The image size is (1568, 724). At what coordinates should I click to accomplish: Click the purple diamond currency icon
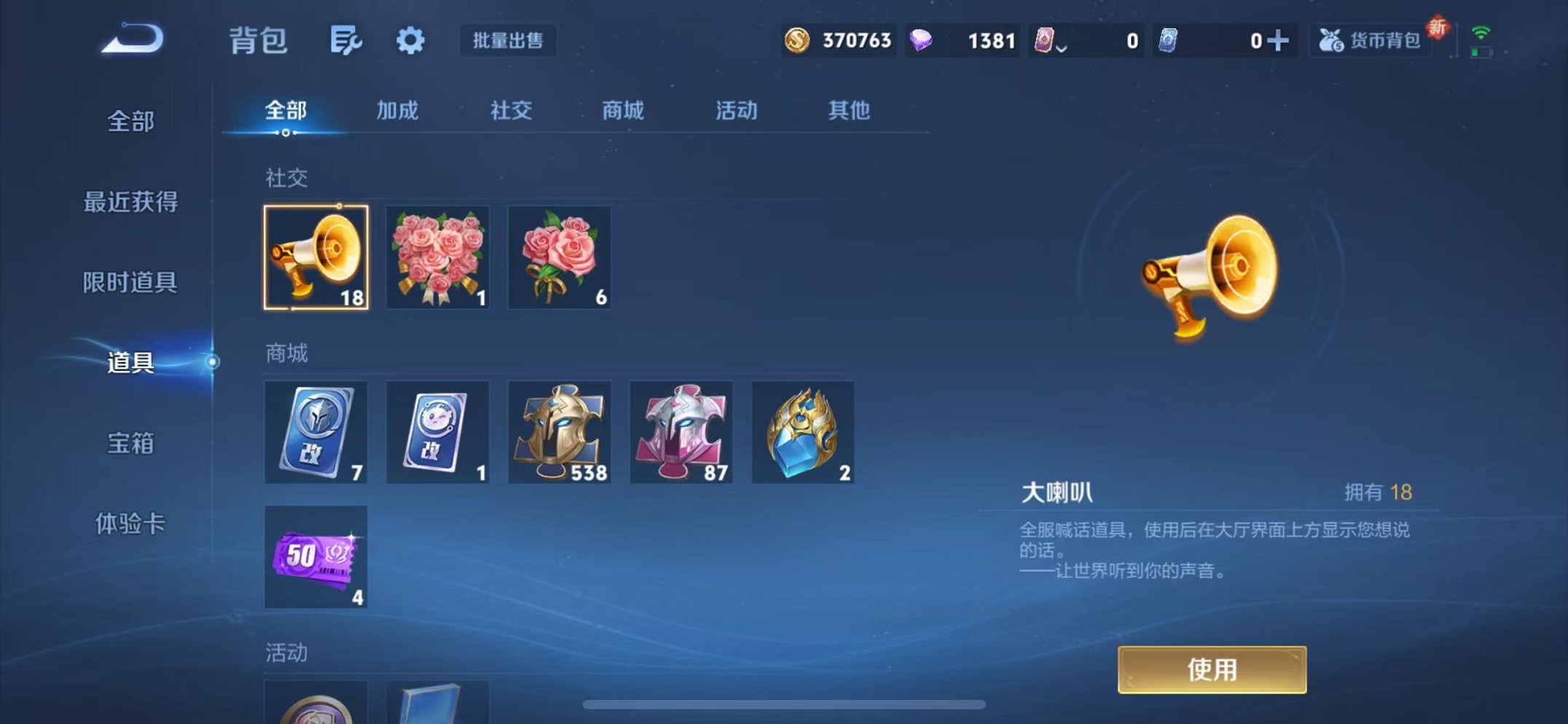coord(922,41)
